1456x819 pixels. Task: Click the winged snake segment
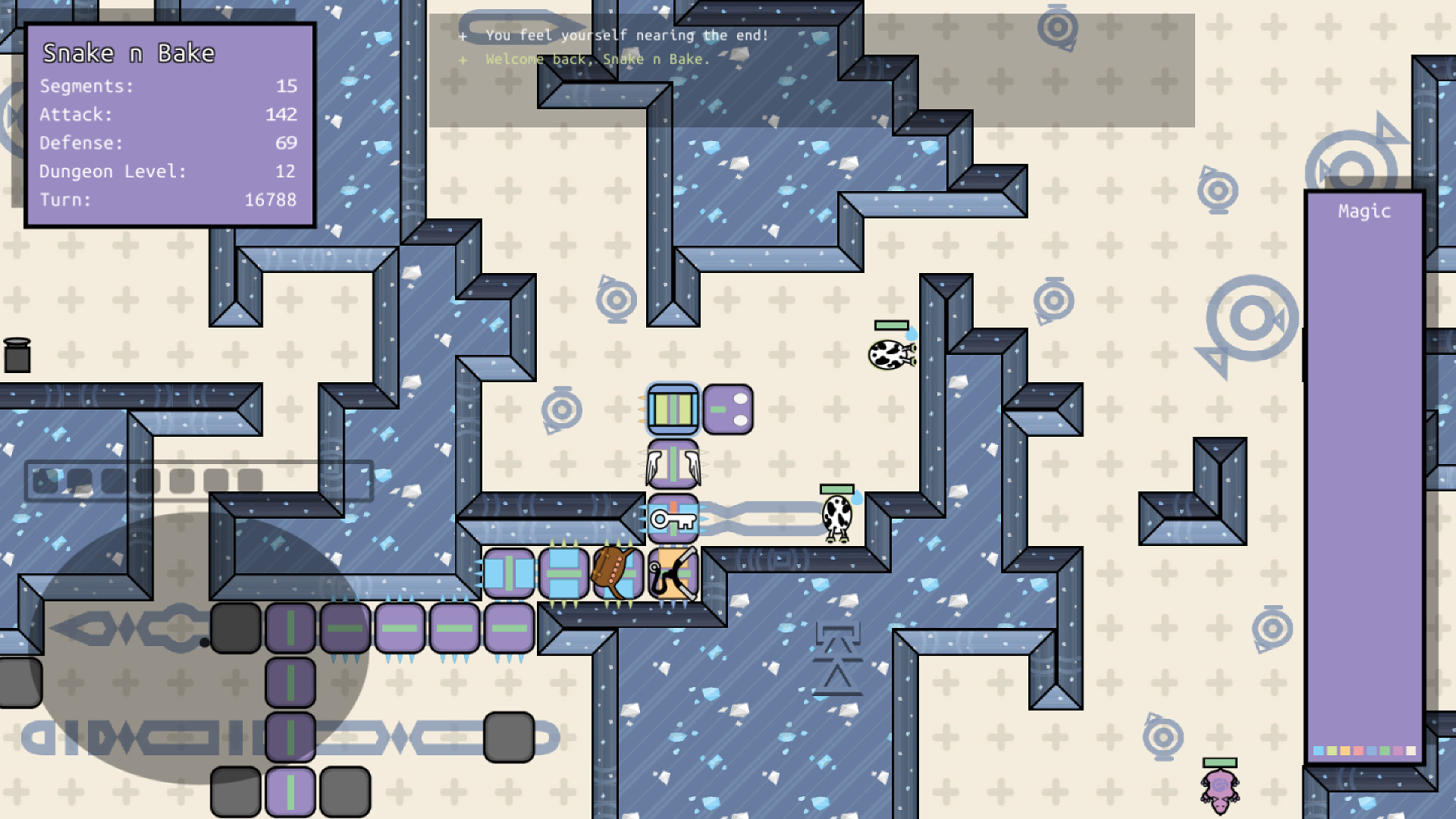[x=673, y=464]
